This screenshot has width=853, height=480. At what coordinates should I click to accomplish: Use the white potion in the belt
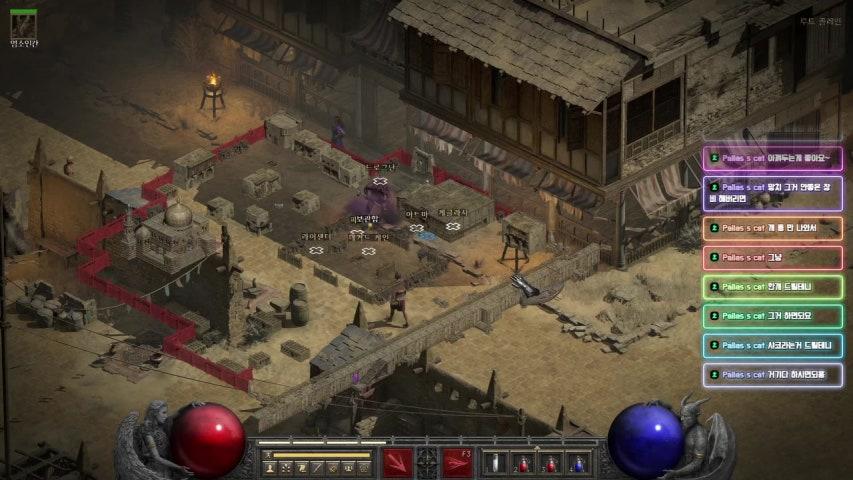(x=495, y=463)
